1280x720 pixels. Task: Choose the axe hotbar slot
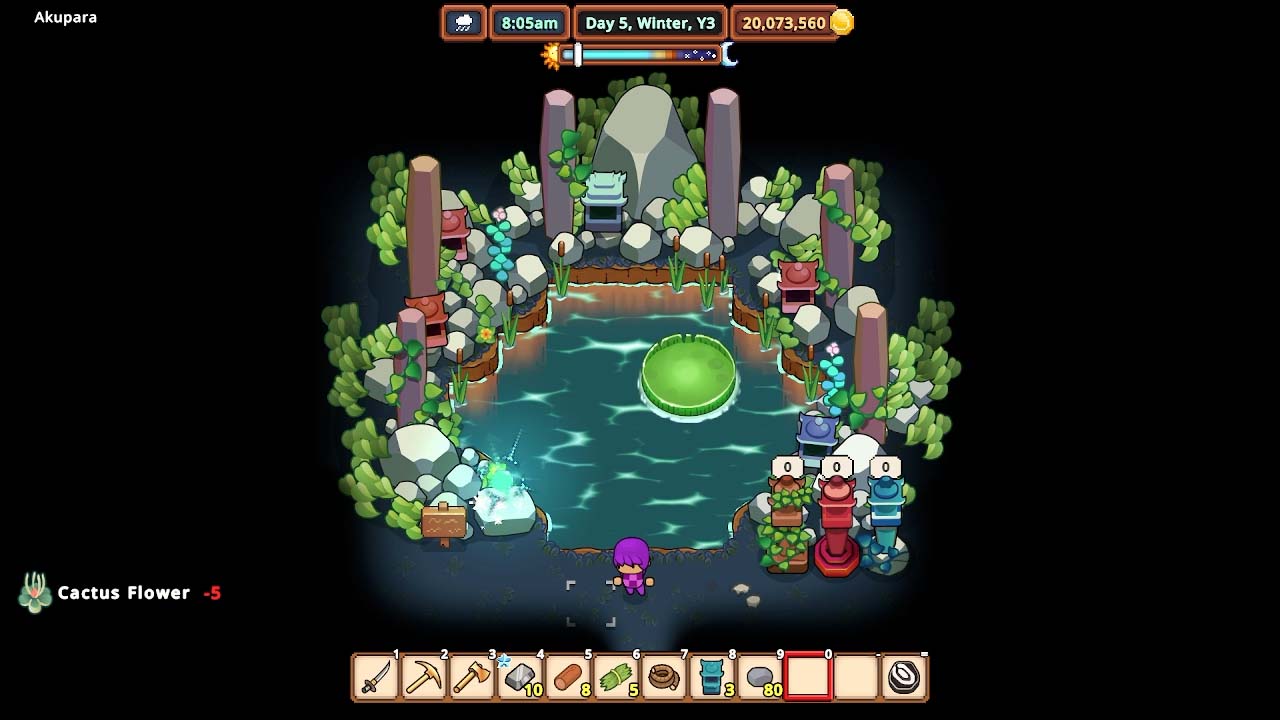click(x=472, y=677)
